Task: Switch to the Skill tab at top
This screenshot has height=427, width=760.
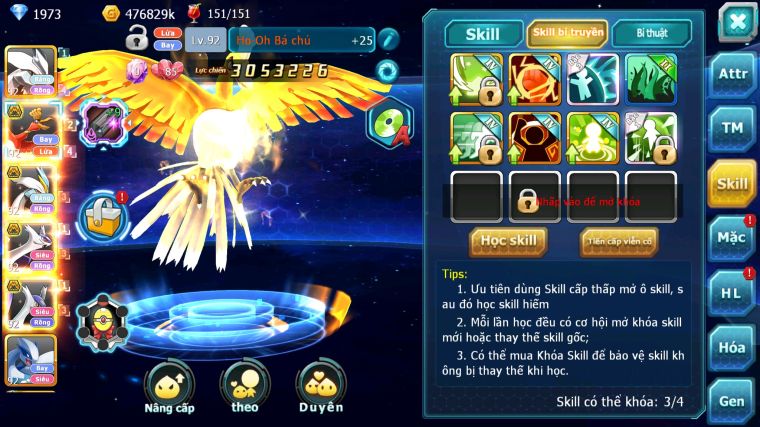Action: coord(483,33)
